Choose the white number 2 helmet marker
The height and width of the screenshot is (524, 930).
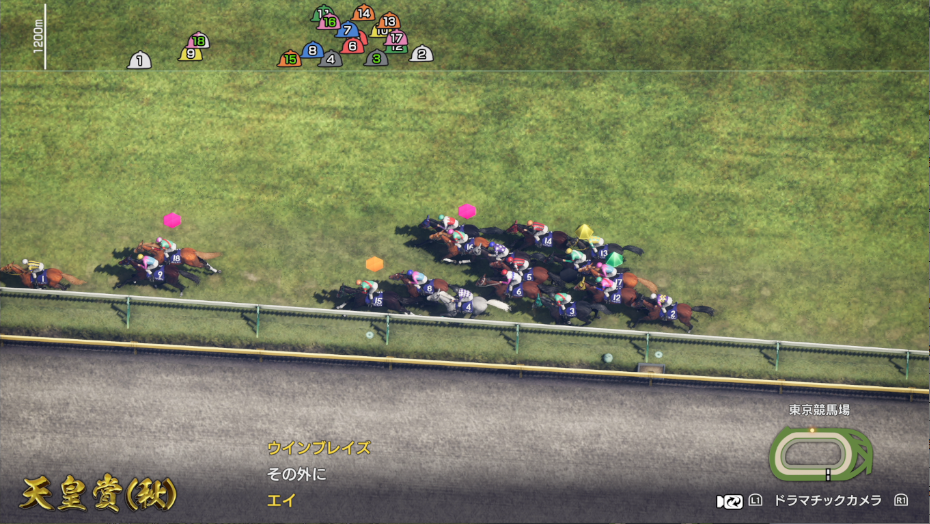(422, 54)
